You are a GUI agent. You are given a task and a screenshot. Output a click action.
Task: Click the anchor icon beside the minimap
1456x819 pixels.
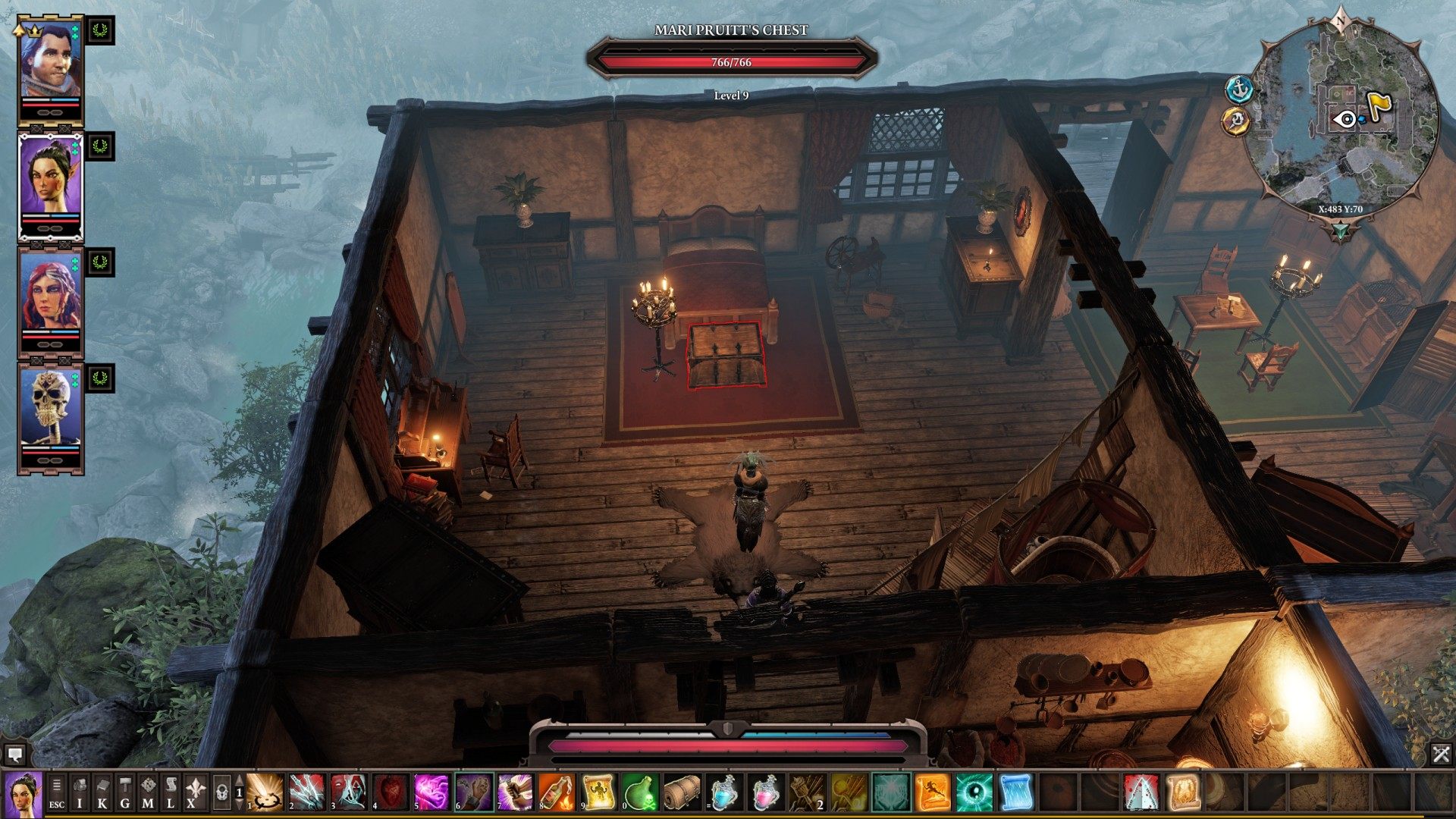1238,89
